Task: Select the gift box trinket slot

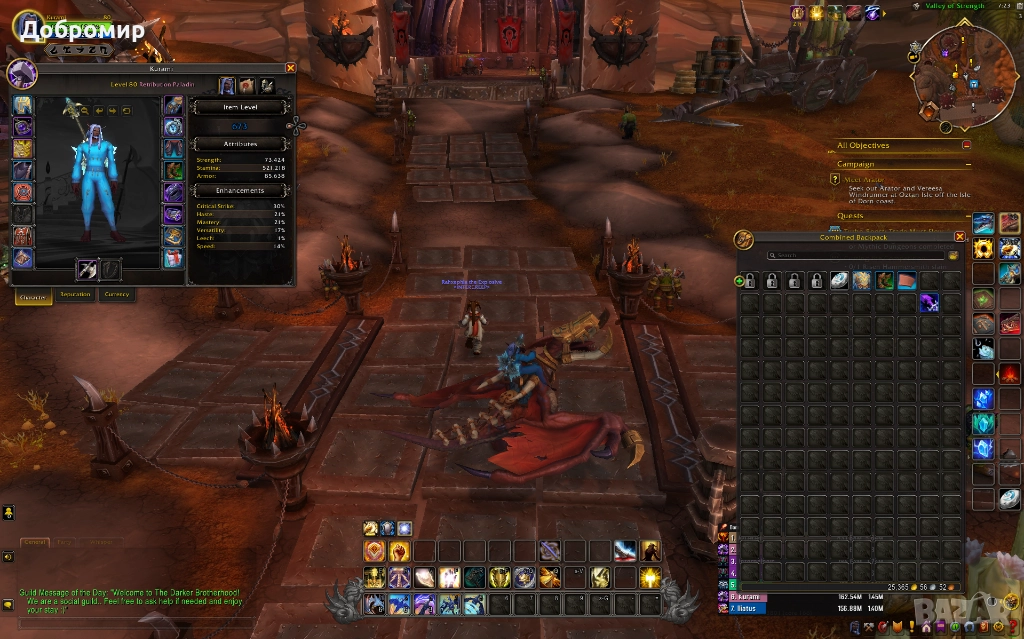Action: (x=174, y=258)
